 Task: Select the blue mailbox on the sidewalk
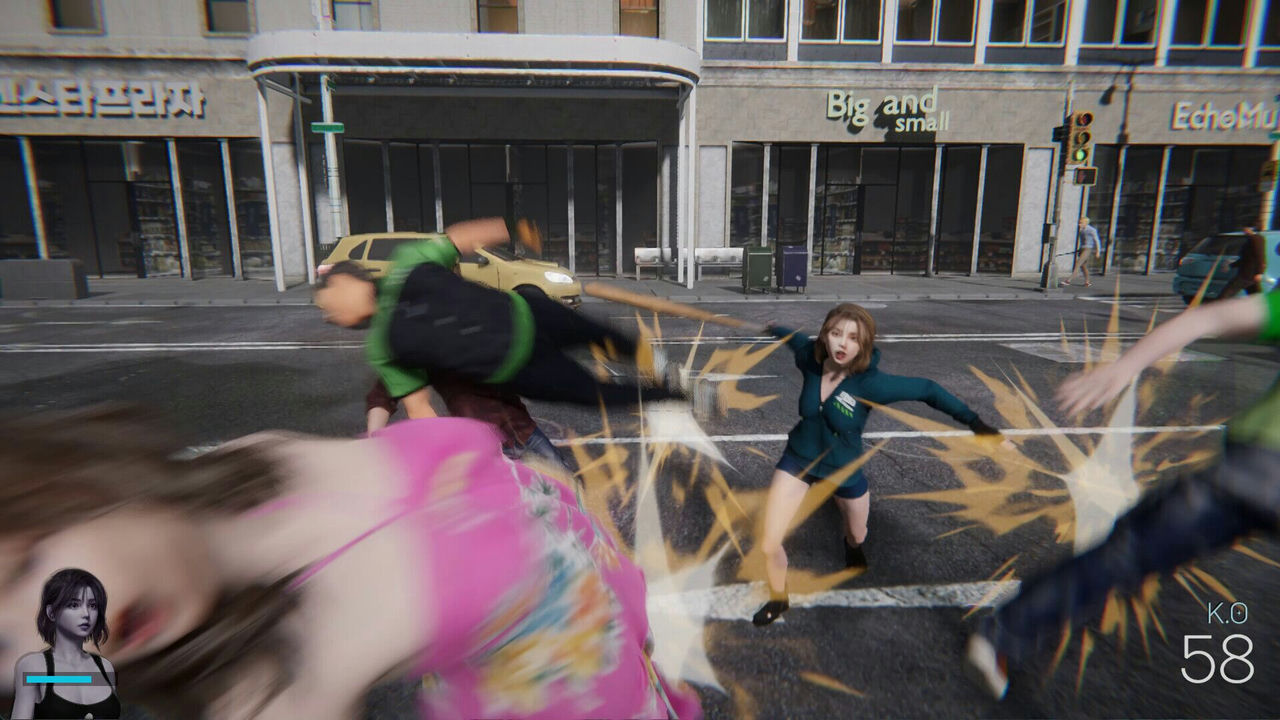793,268
